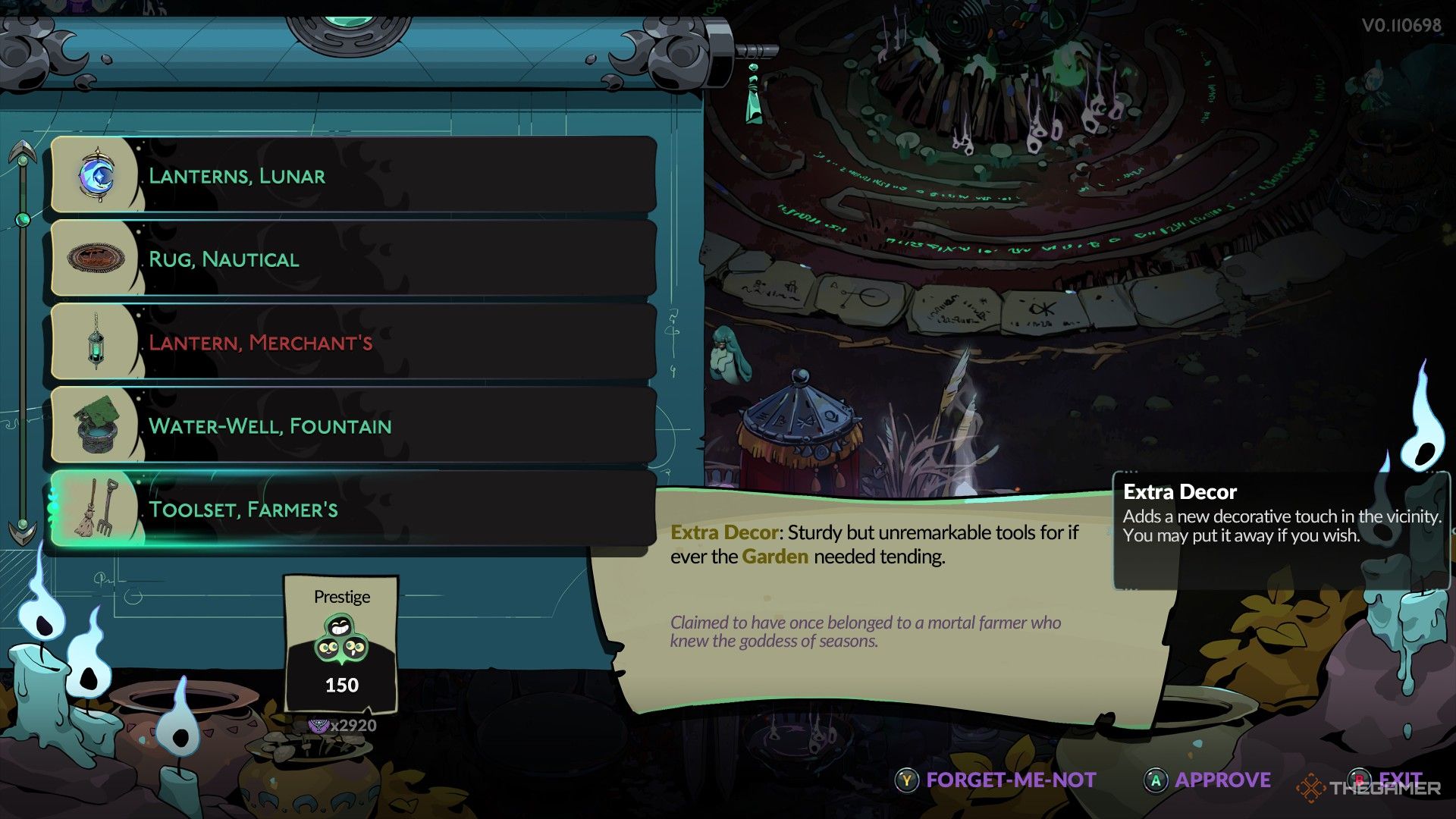Pick the Water-Well, Fountain item
1456x819 pixels.
[353, 425]
